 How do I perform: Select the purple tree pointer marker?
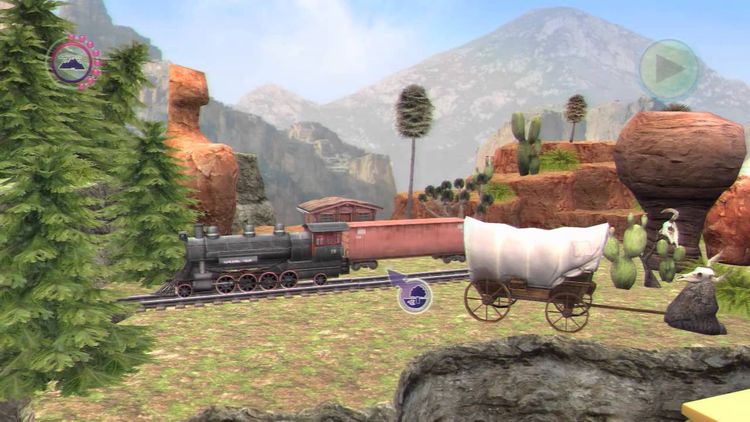[414, 294]
